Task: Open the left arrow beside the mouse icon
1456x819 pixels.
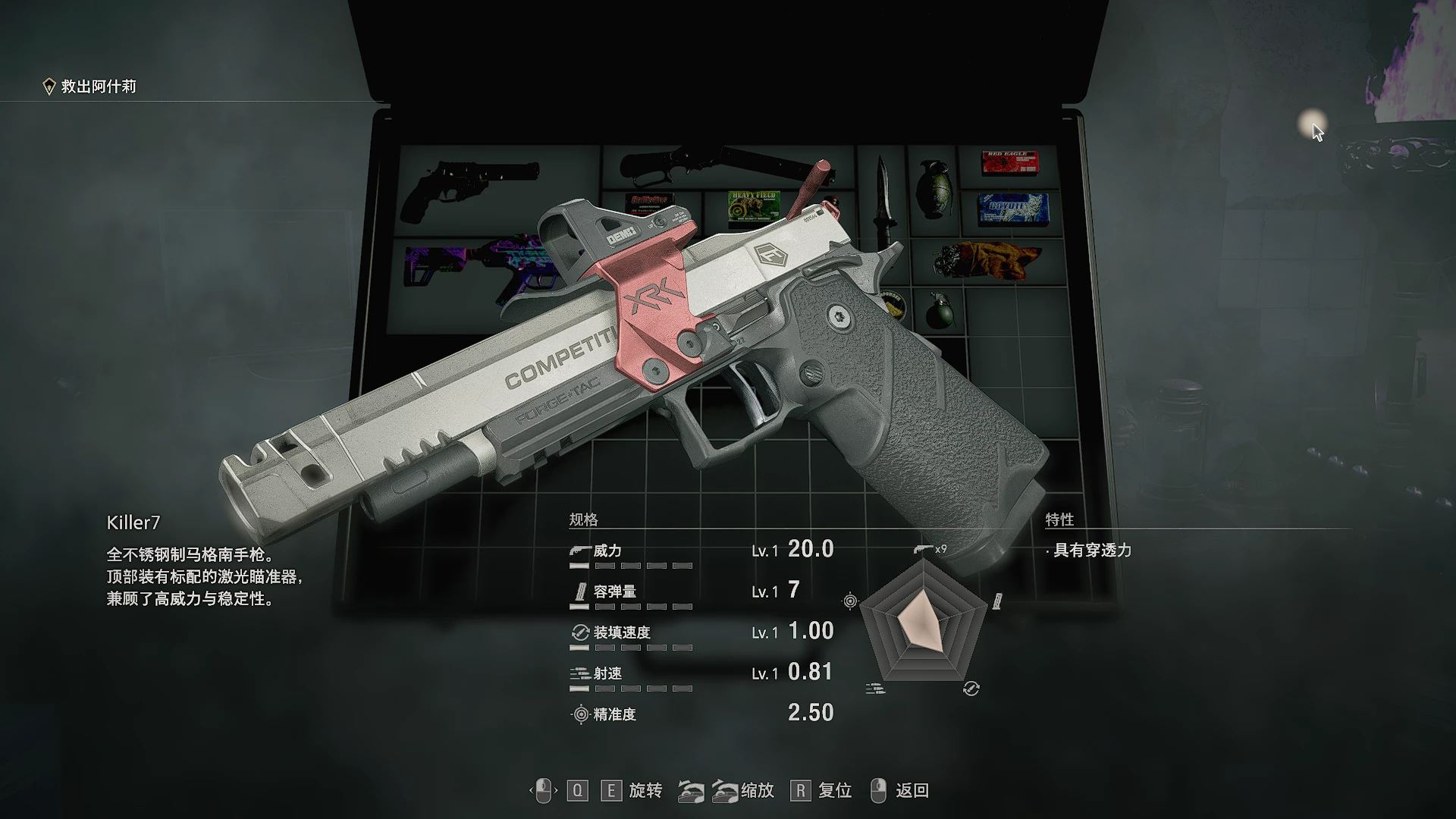Action: click(531, 790)
